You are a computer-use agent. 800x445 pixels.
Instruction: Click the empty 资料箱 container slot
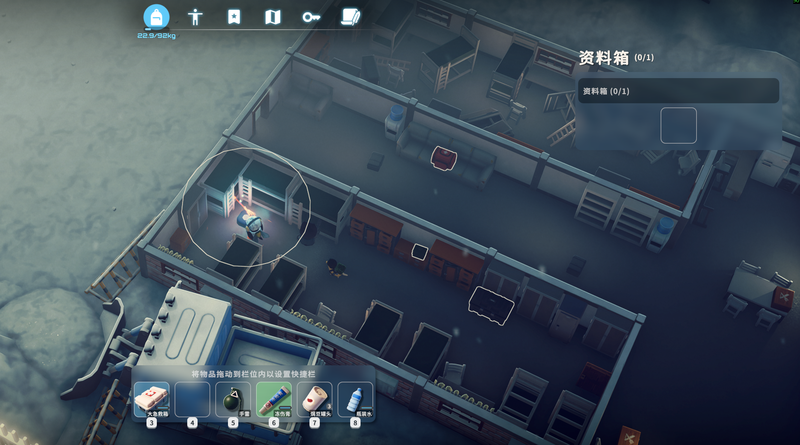[x=678, y=126]
